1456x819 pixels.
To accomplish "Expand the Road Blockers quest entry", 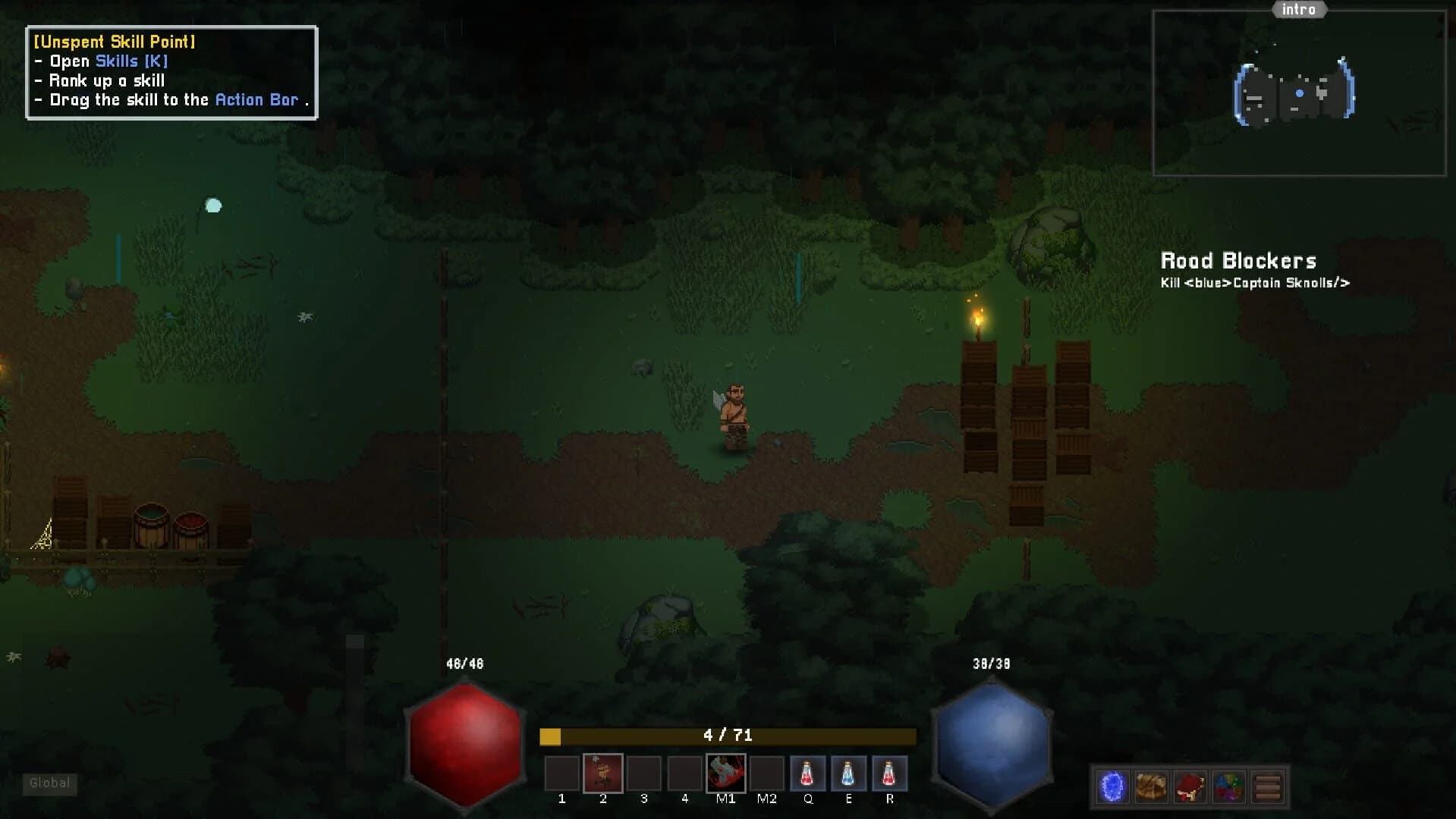I will [1239, 261].
